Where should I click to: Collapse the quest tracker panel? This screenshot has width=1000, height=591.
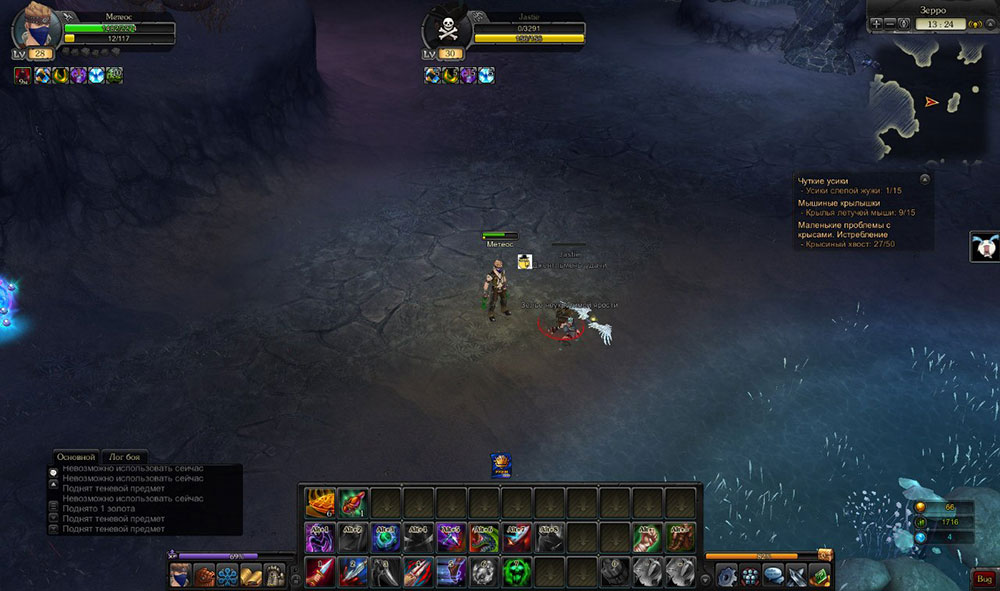coord(925,179)
